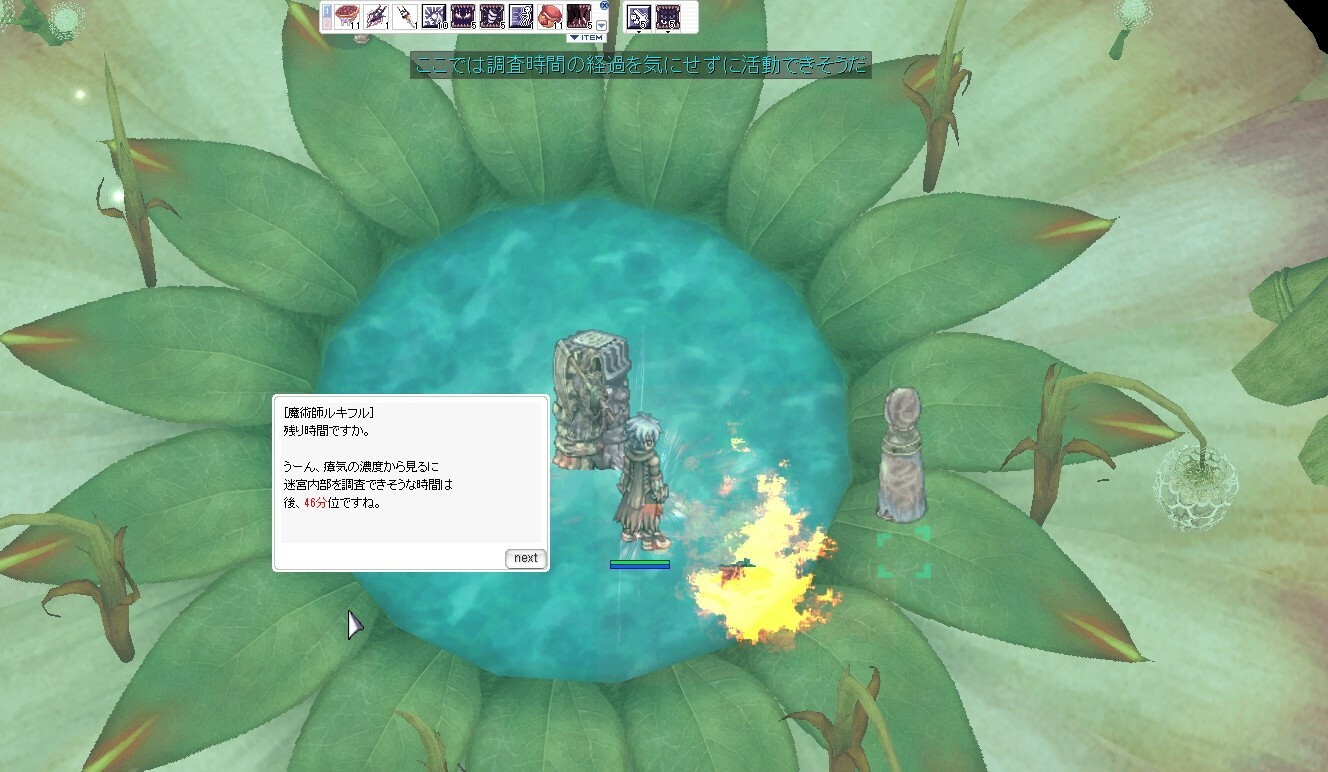This screenshot has height=772, width=1328.
Task: Activate the tornado monster-mouth skill
Action: (492, 16)
